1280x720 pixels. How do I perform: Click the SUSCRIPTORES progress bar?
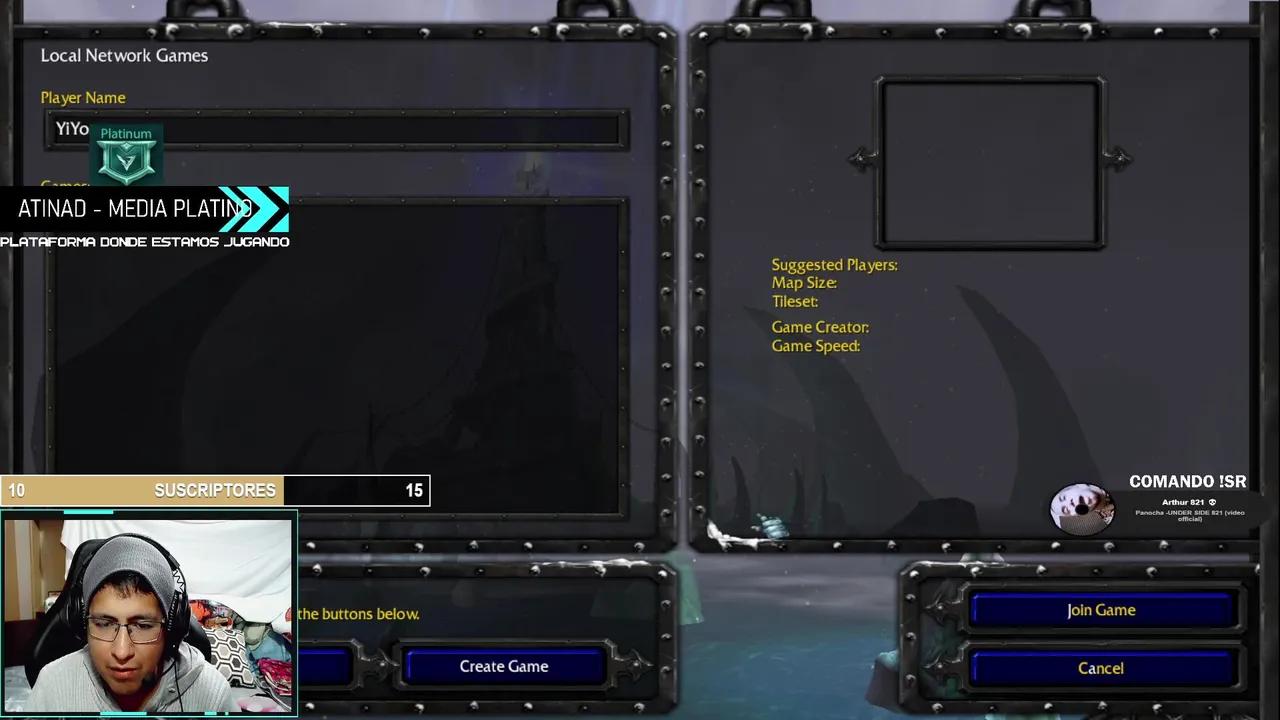pyautogui.click(x=215, y=490)
